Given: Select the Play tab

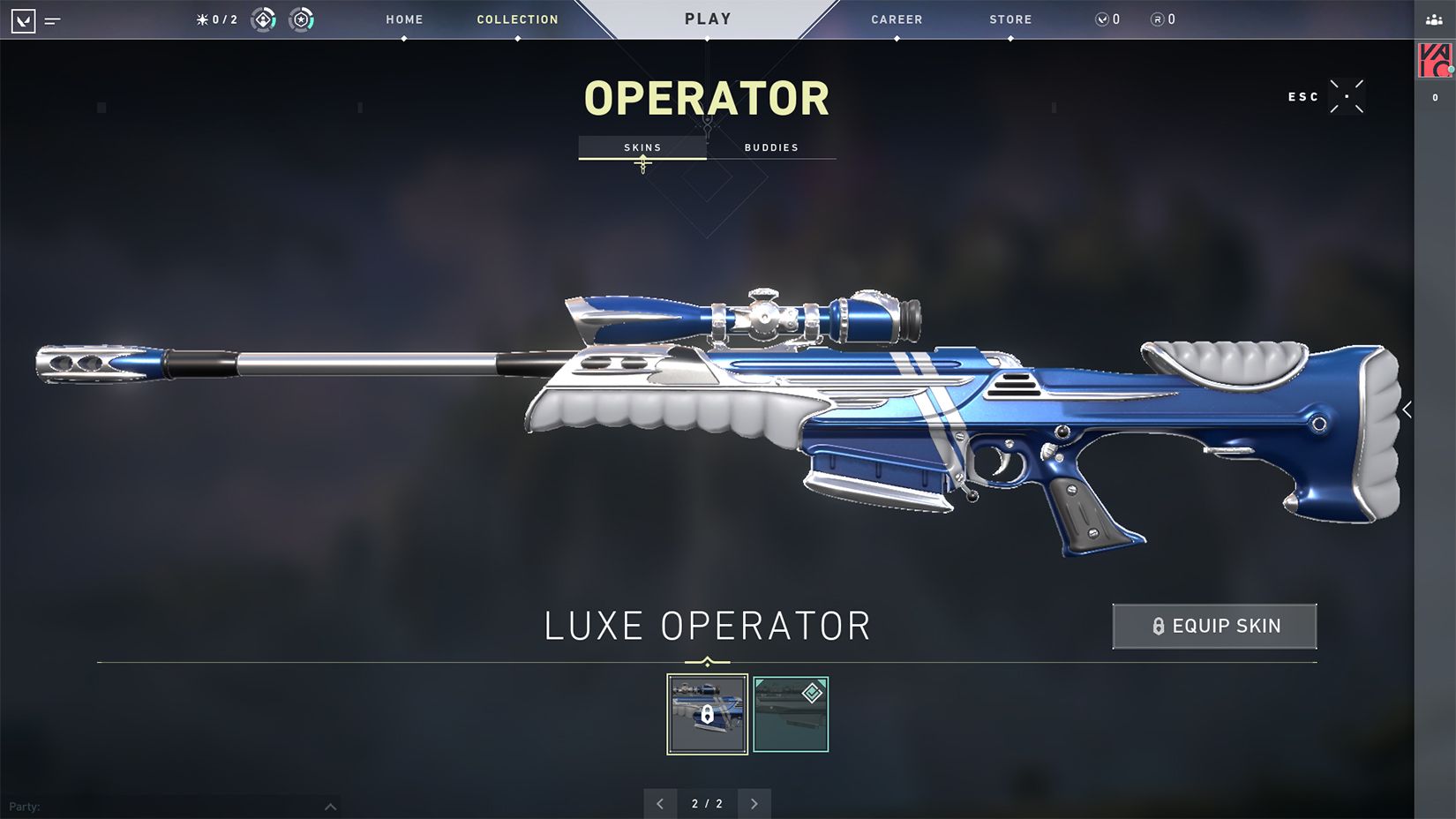Looking at the screenshot, I should [708, 19].
